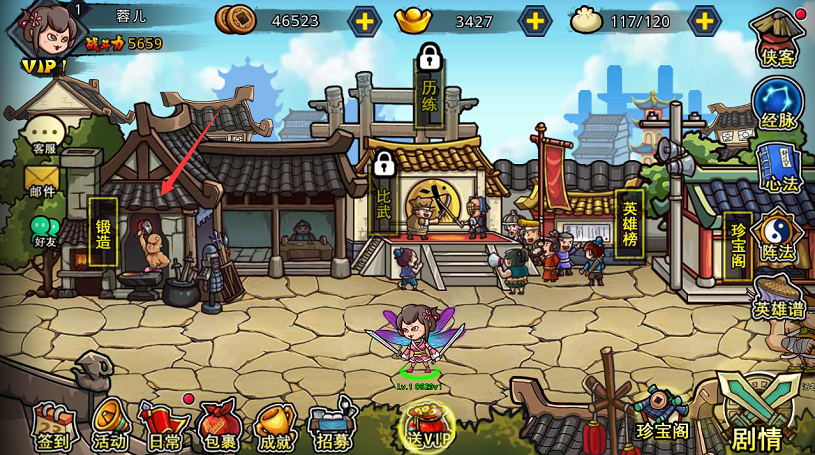This screenshot has width=815, height=455.
Task: Open the 招募 recruit menu
Action: point(331,424)
